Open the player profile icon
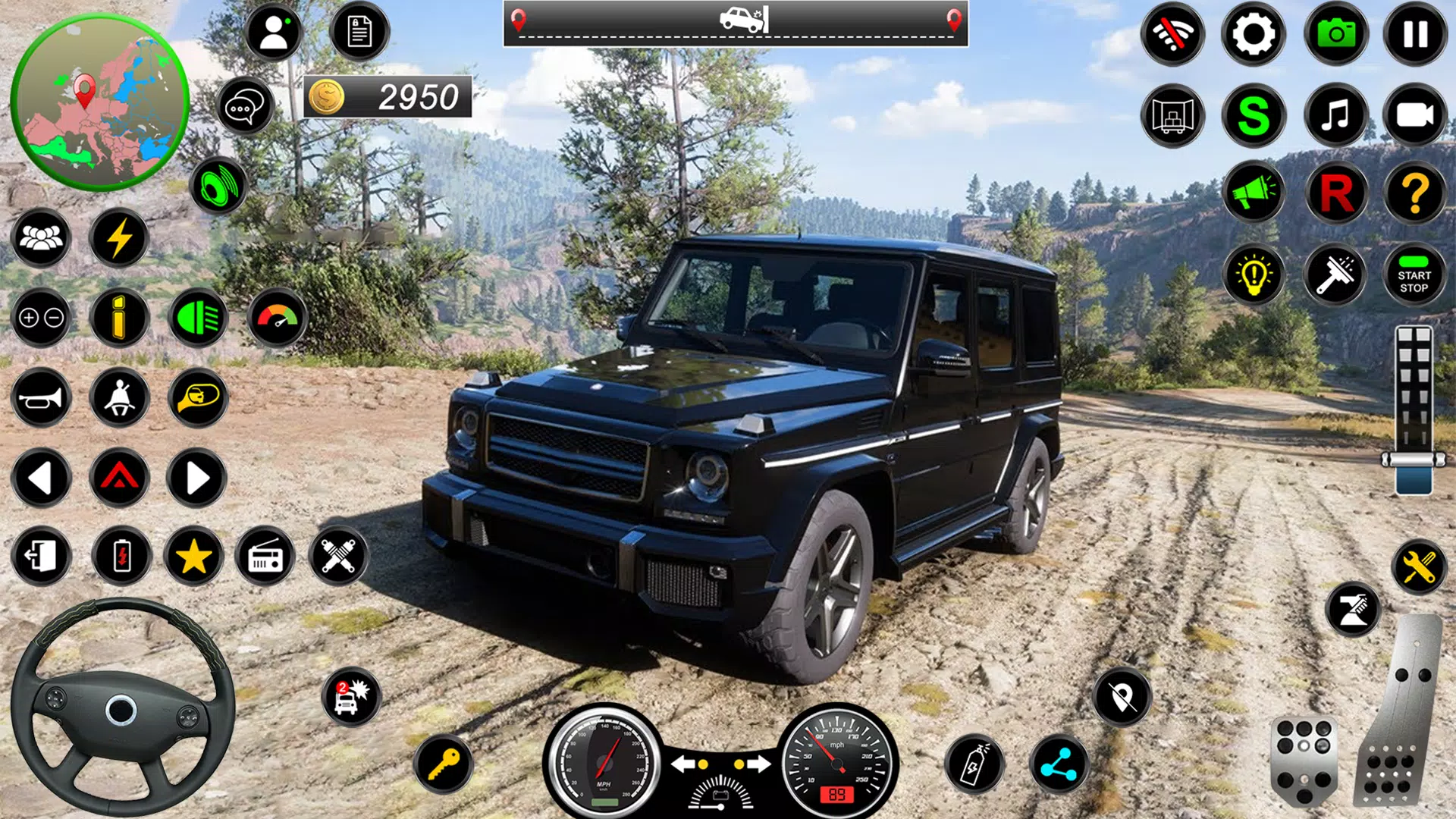This screenshot has height=819, width=1456. coord(274,33)
